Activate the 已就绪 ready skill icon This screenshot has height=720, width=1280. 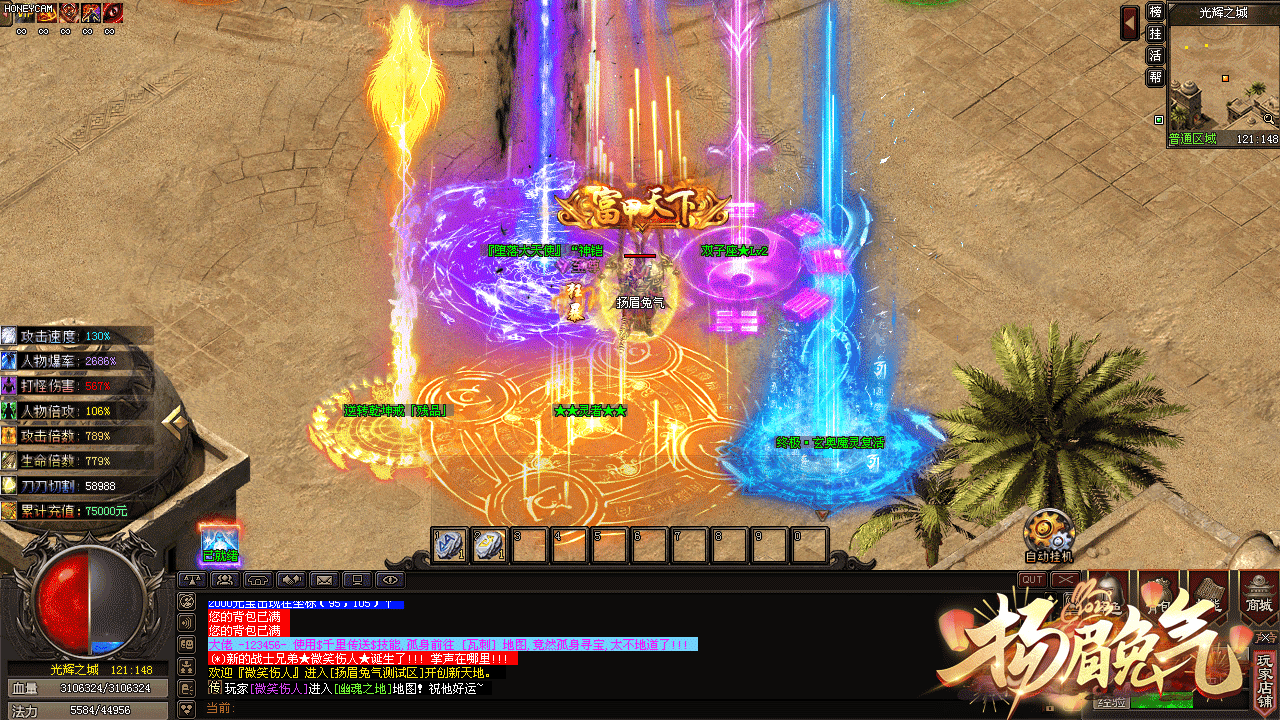pos(220,542)
